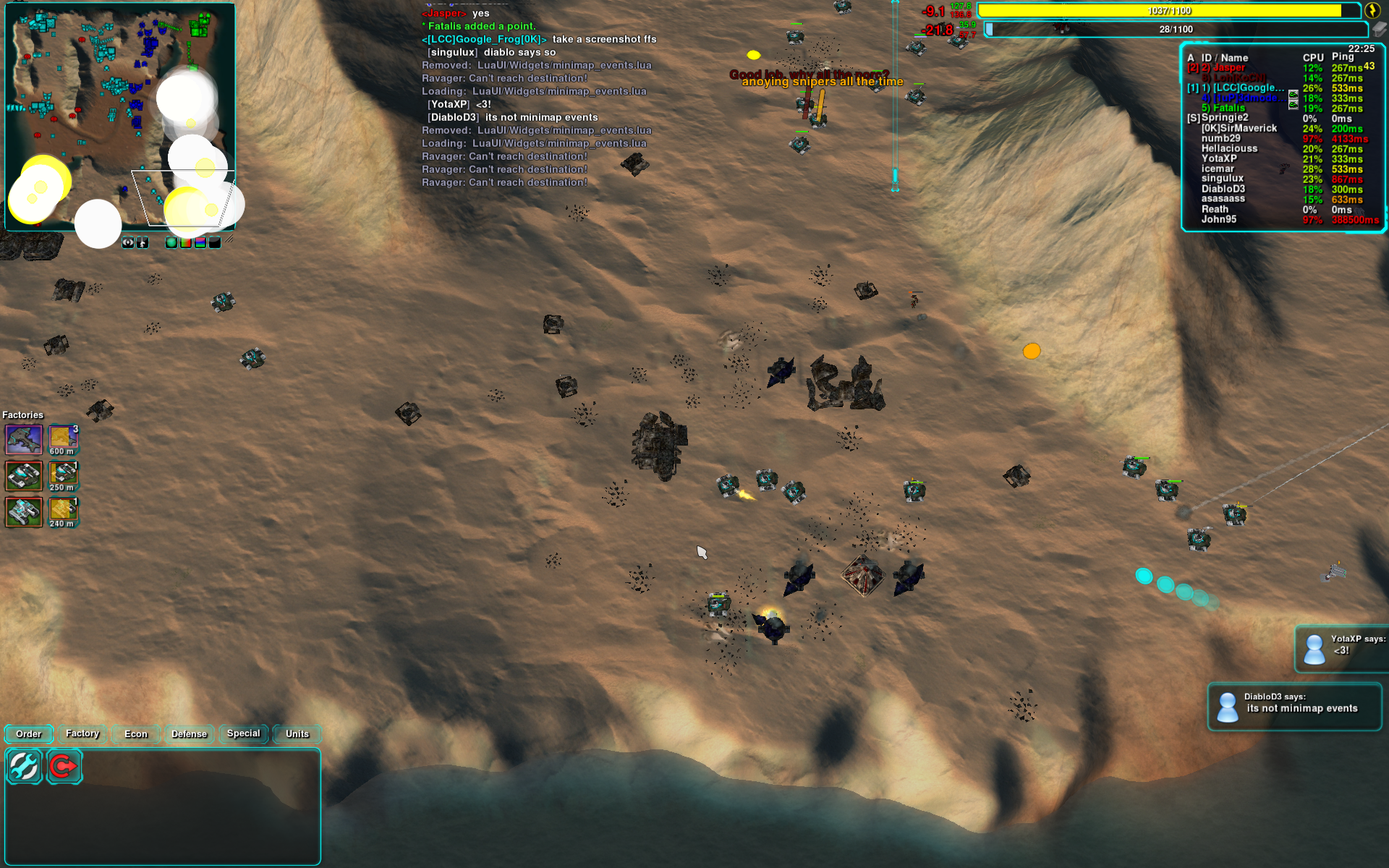Image resolution: width=1389 pixels, height=868 pixels.
Task: Click the green sphere minimap button
Action: (x=171, y=243)
